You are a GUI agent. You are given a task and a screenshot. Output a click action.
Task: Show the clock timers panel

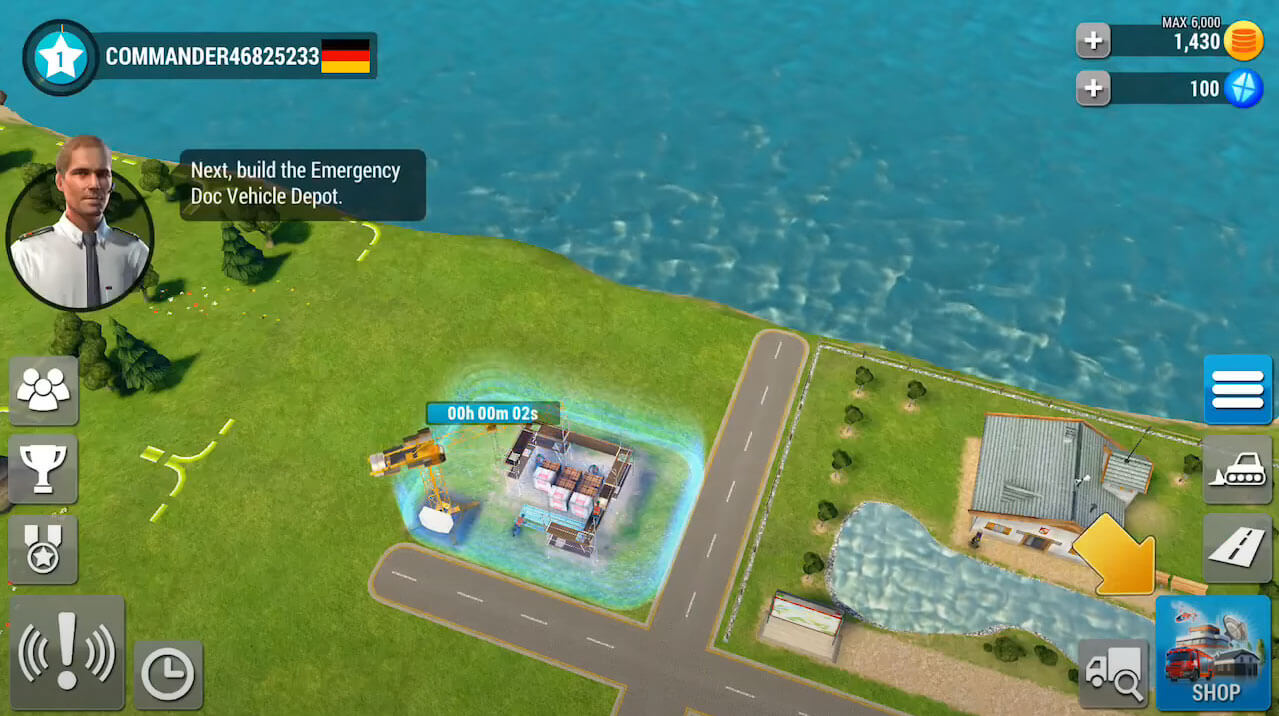click(x=168, y=675)
